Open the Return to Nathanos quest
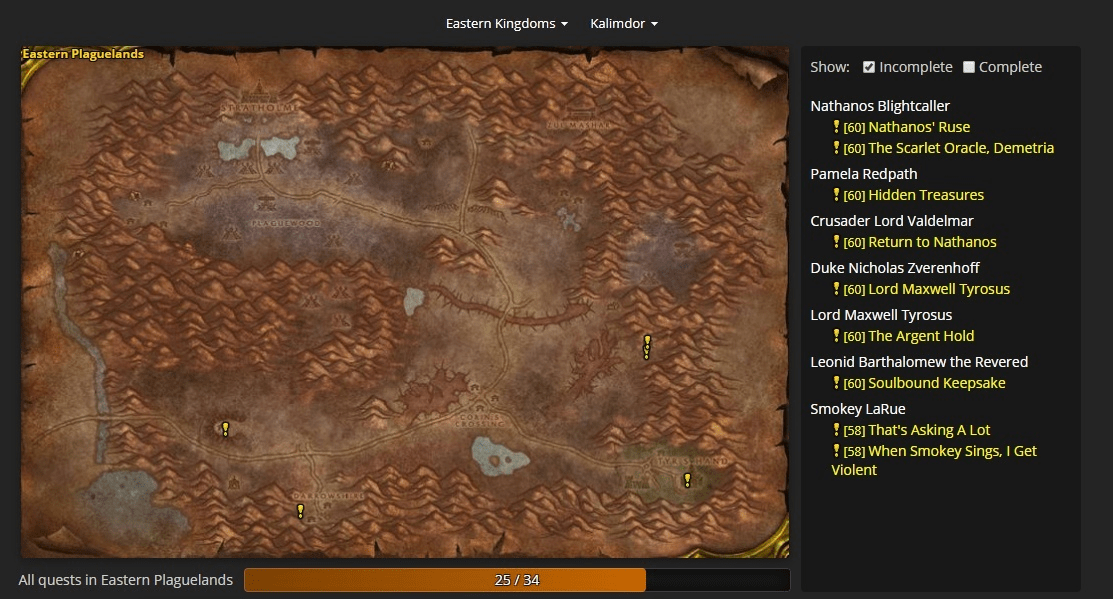Screen dimensions: 1113x599 point(932,242)
